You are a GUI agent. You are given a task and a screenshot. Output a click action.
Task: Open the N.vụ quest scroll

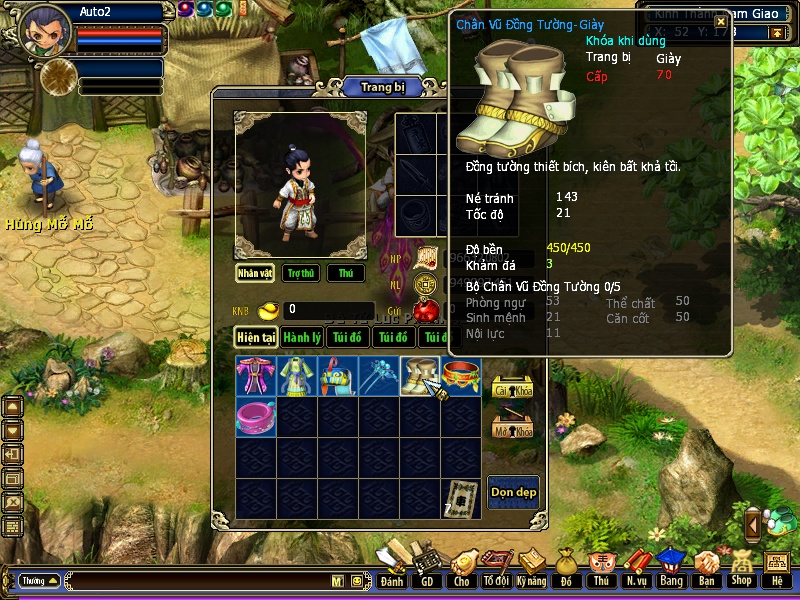pyautogui.click(x=635, y=568)
